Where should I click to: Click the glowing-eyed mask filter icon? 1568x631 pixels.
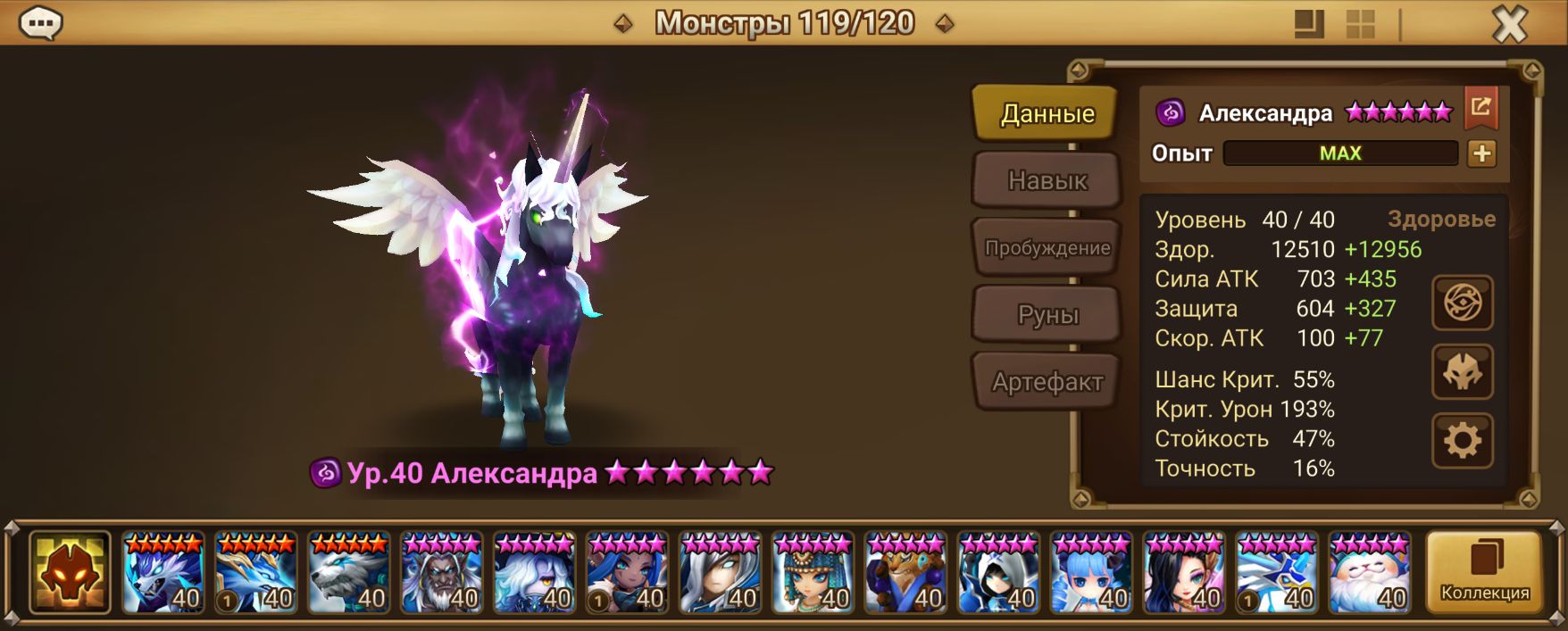pyautogui.click(x=70, y=572)
